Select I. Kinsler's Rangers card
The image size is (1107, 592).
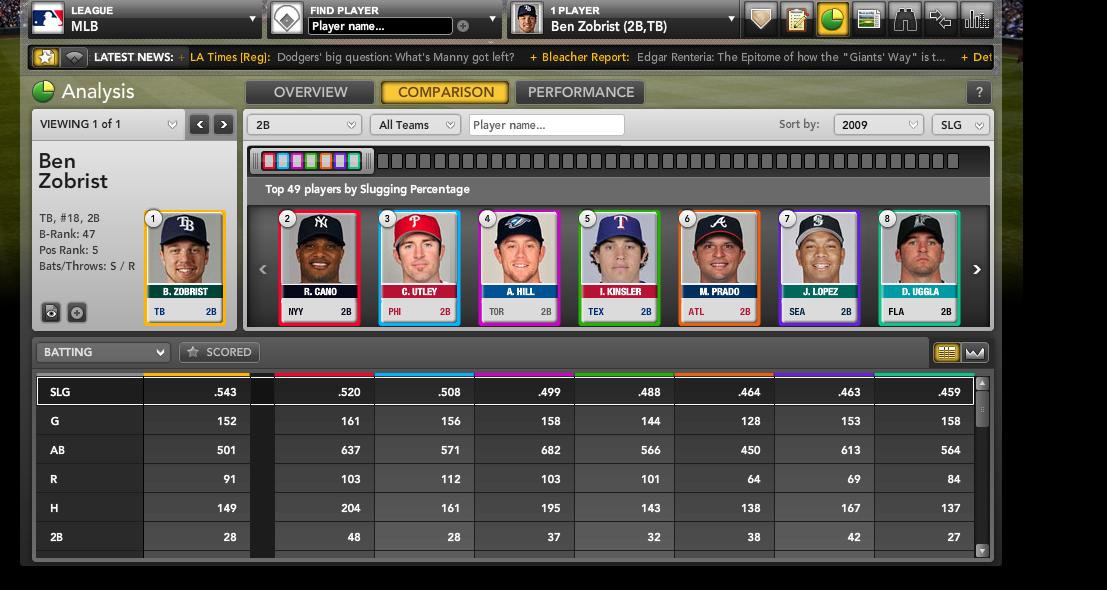point(619,267)
